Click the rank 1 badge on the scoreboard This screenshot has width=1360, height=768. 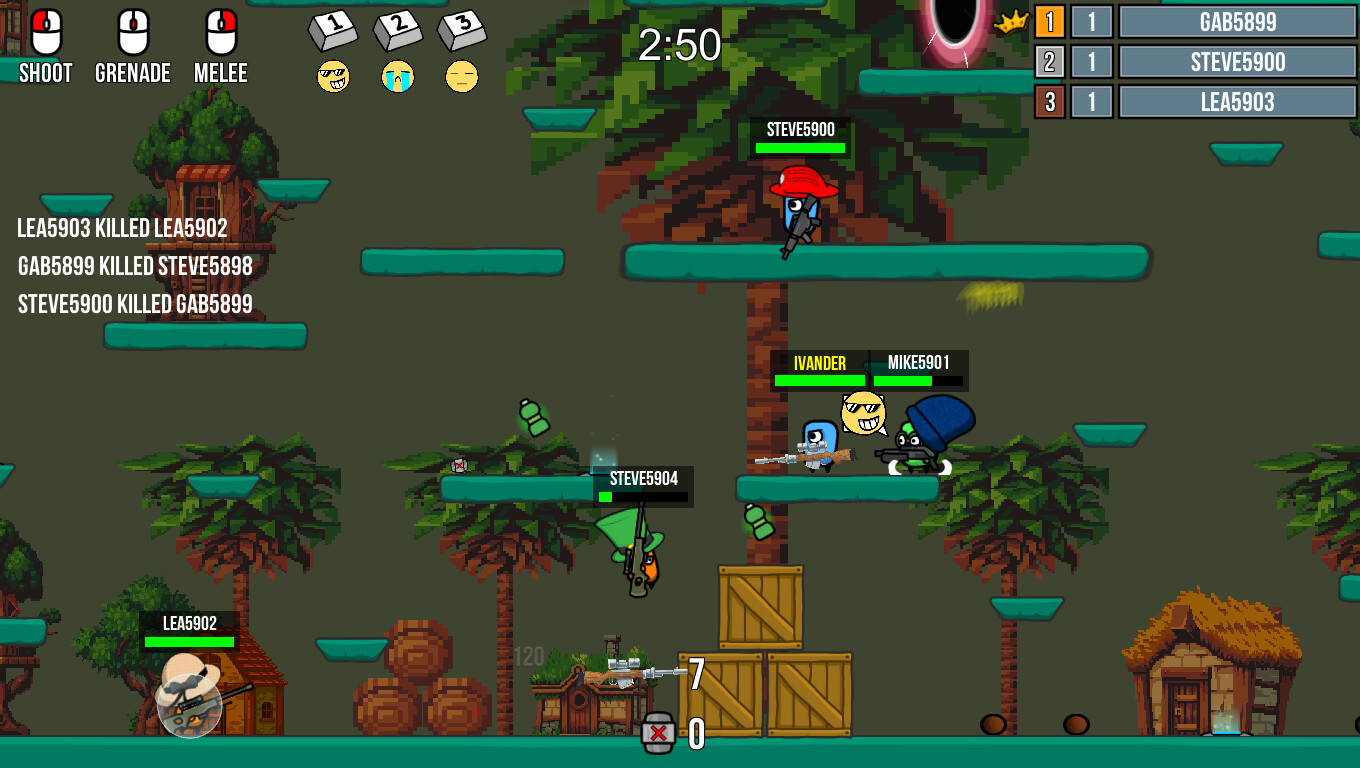click(x=1049, y=22)
